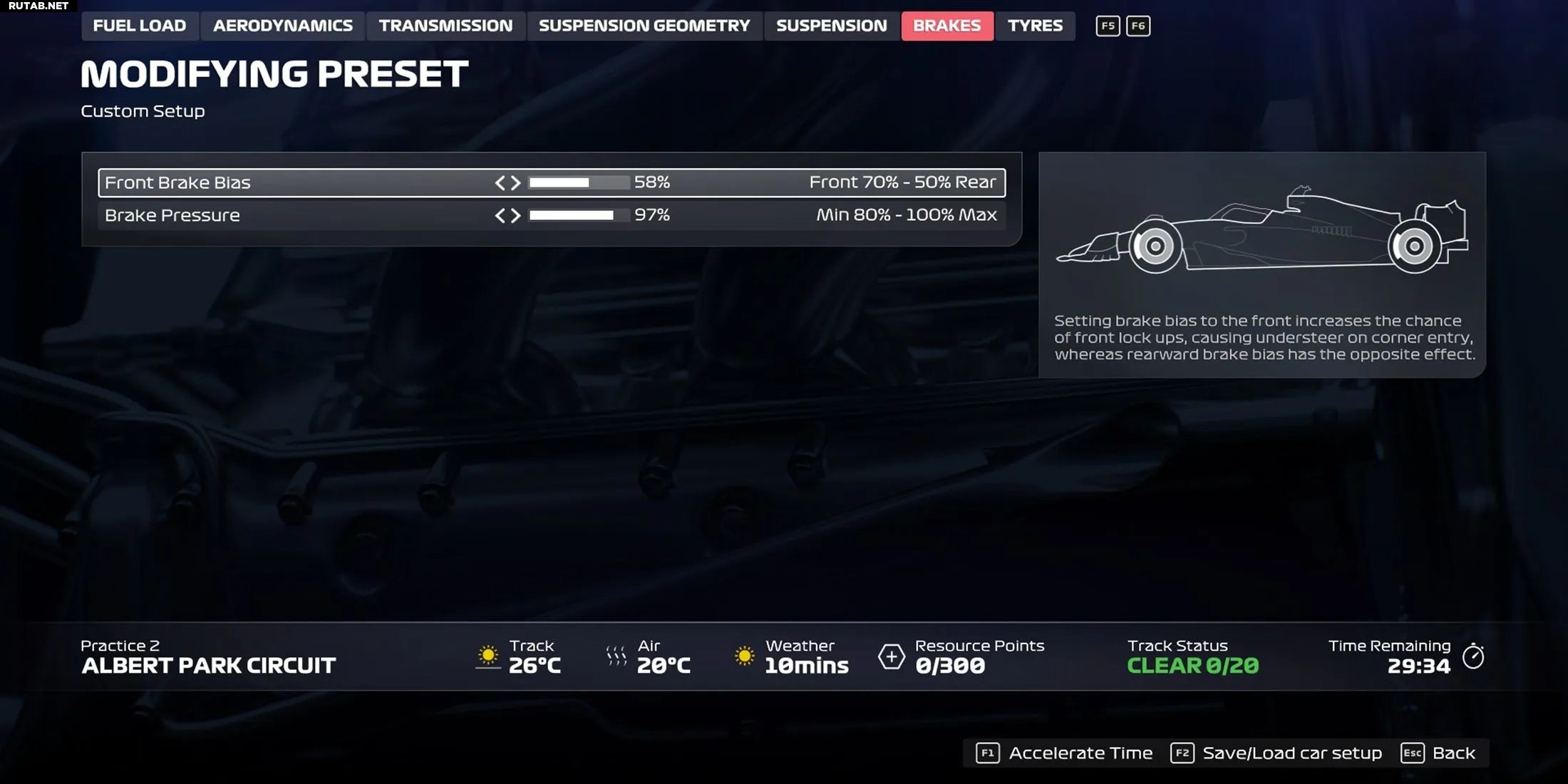Select the Transmission tab
Image resolution: width=1568 pixels, height=784 pixels.
point(445,26)
